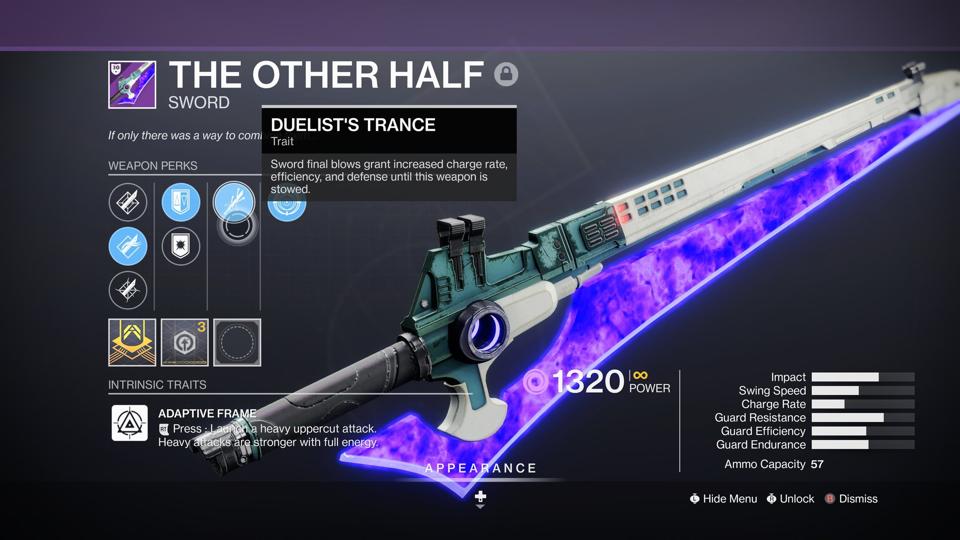Pick the blue-highlighted shield guard perk

(181, 203)
